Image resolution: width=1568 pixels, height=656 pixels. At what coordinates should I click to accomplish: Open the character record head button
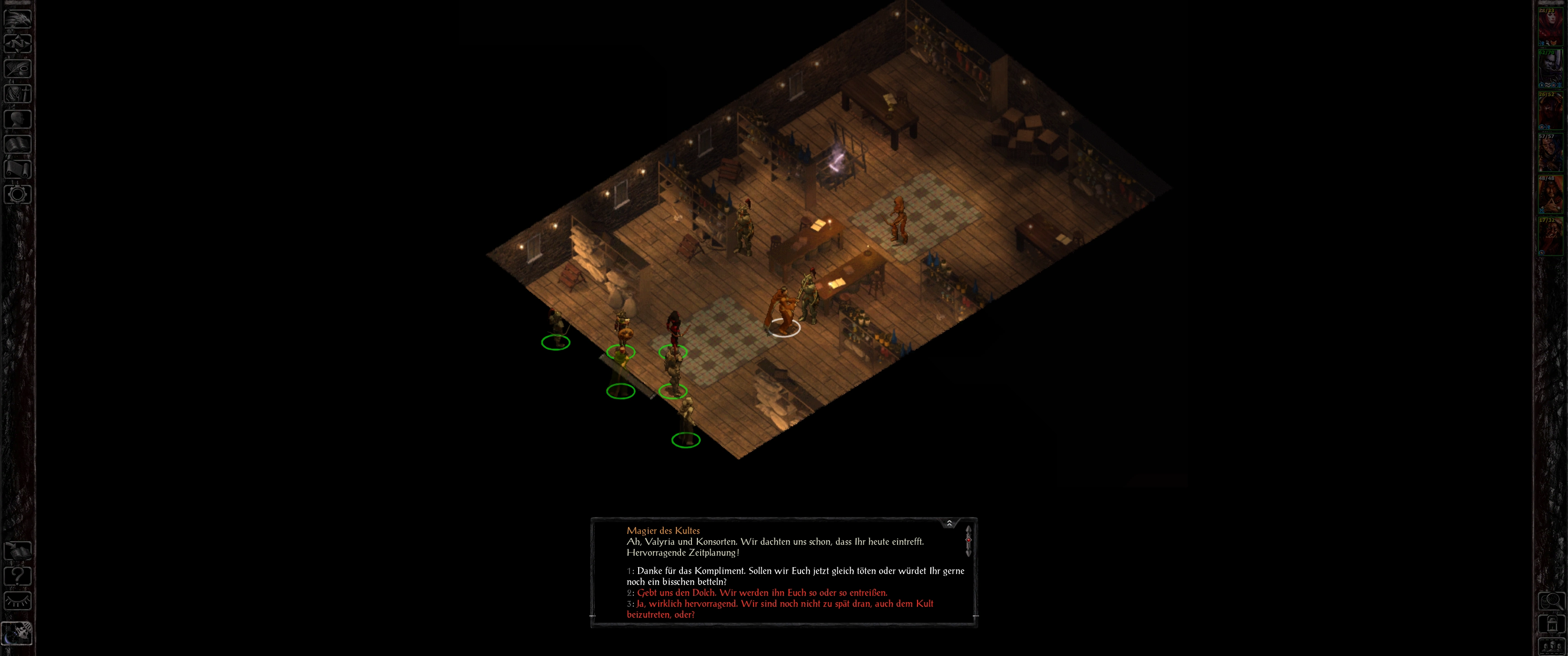click(x=18, y=118)
